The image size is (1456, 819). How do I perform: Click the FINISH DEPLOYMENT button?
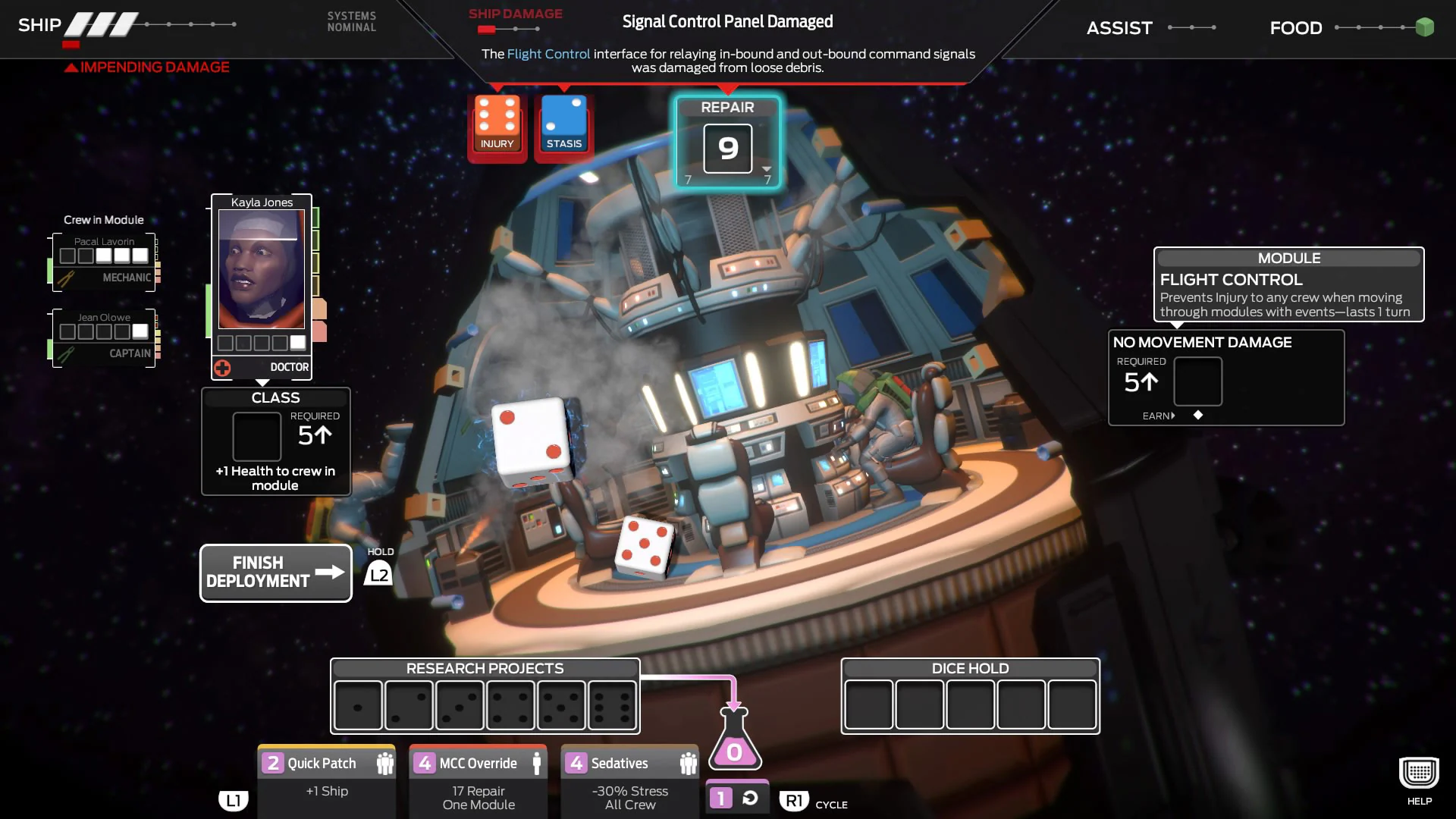tap(275, 573)
